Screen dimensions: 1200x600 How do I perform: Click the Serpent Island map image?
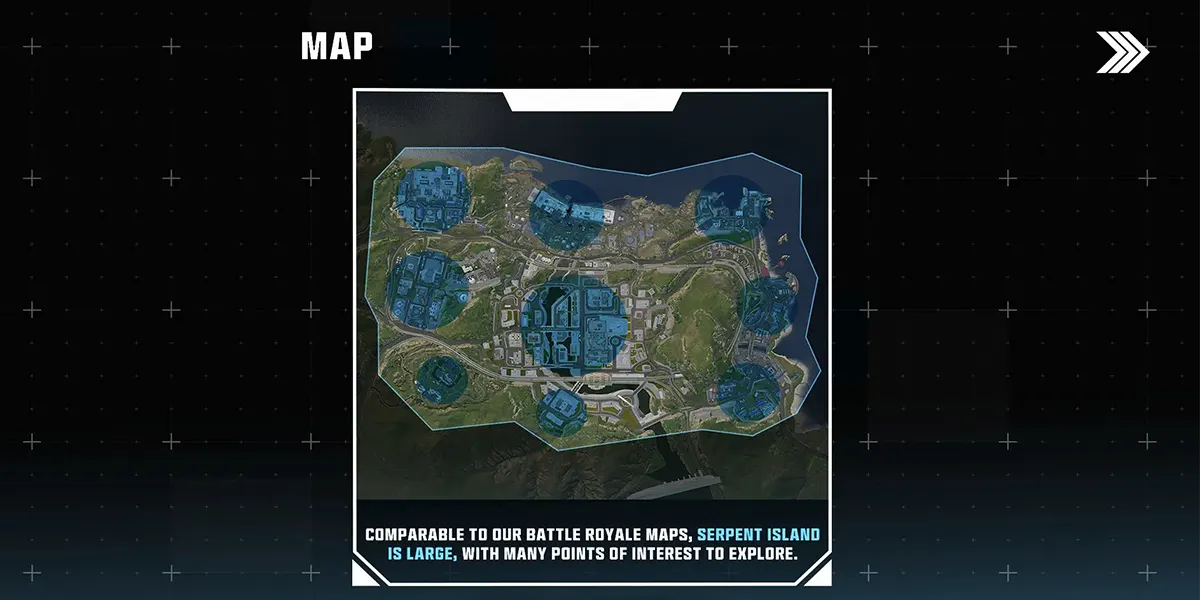click(591, 300)
